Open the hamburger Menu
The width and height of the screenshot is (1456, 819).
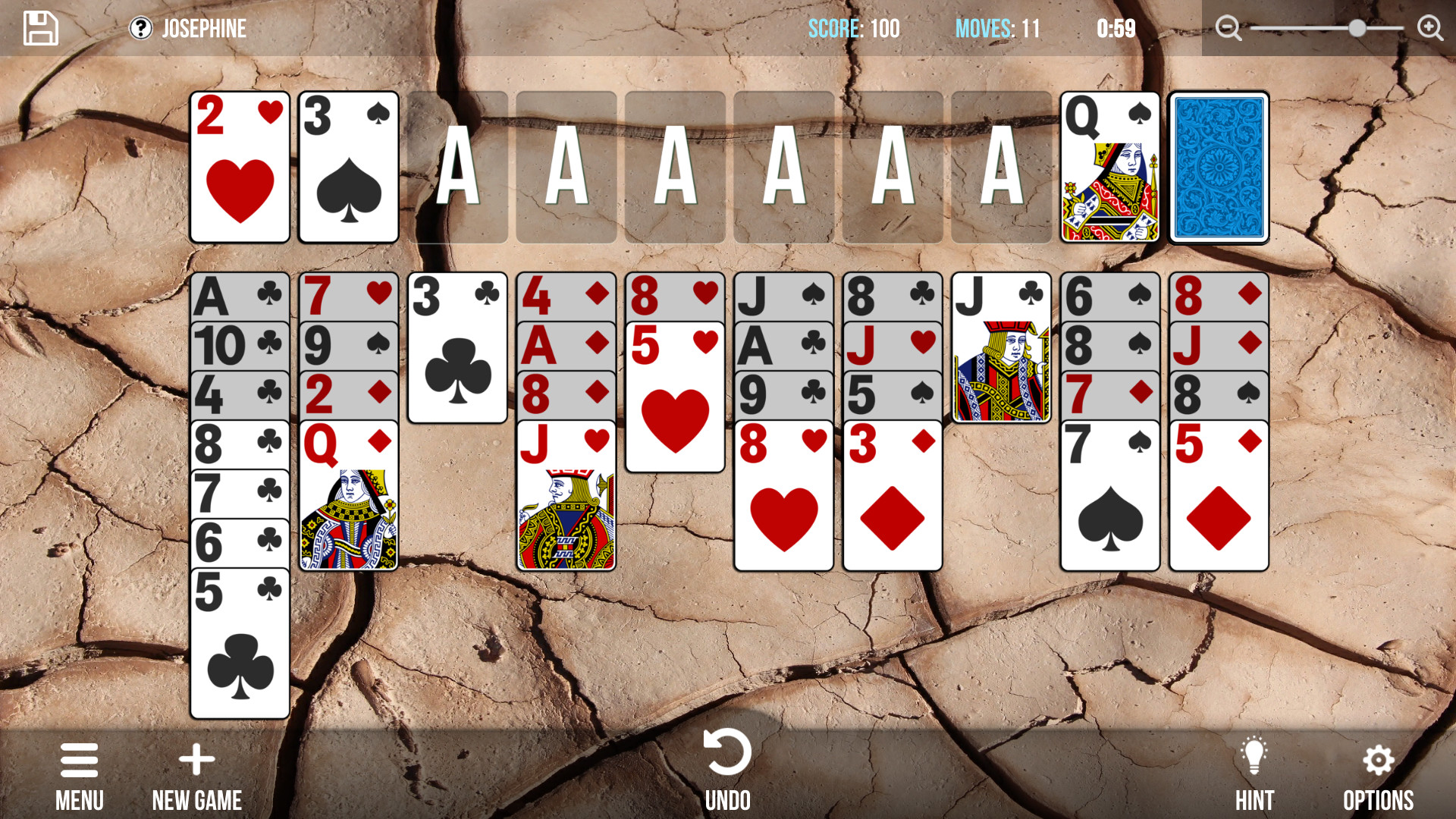(x=79, y=761)
